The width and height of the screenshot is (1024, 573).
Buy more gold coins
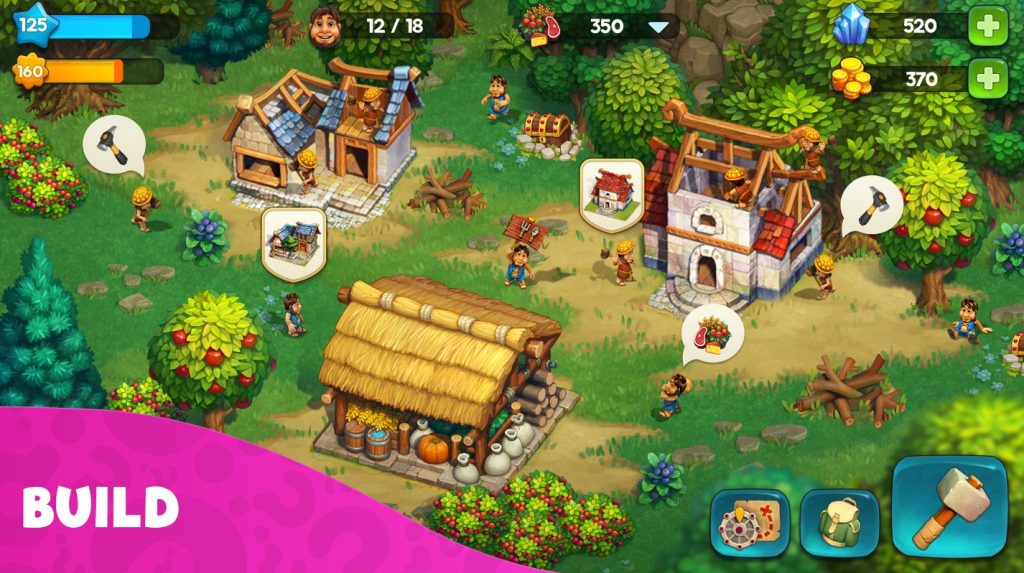click(x=987, y=78)
